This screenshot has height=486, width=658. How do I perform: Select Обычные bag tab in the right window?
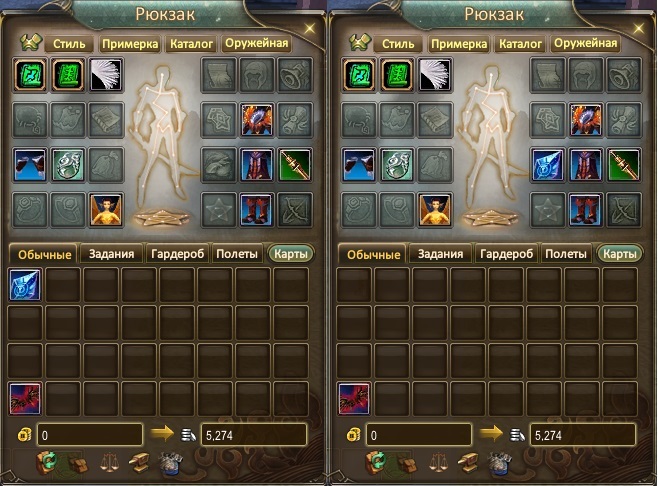tap(373, 254)
